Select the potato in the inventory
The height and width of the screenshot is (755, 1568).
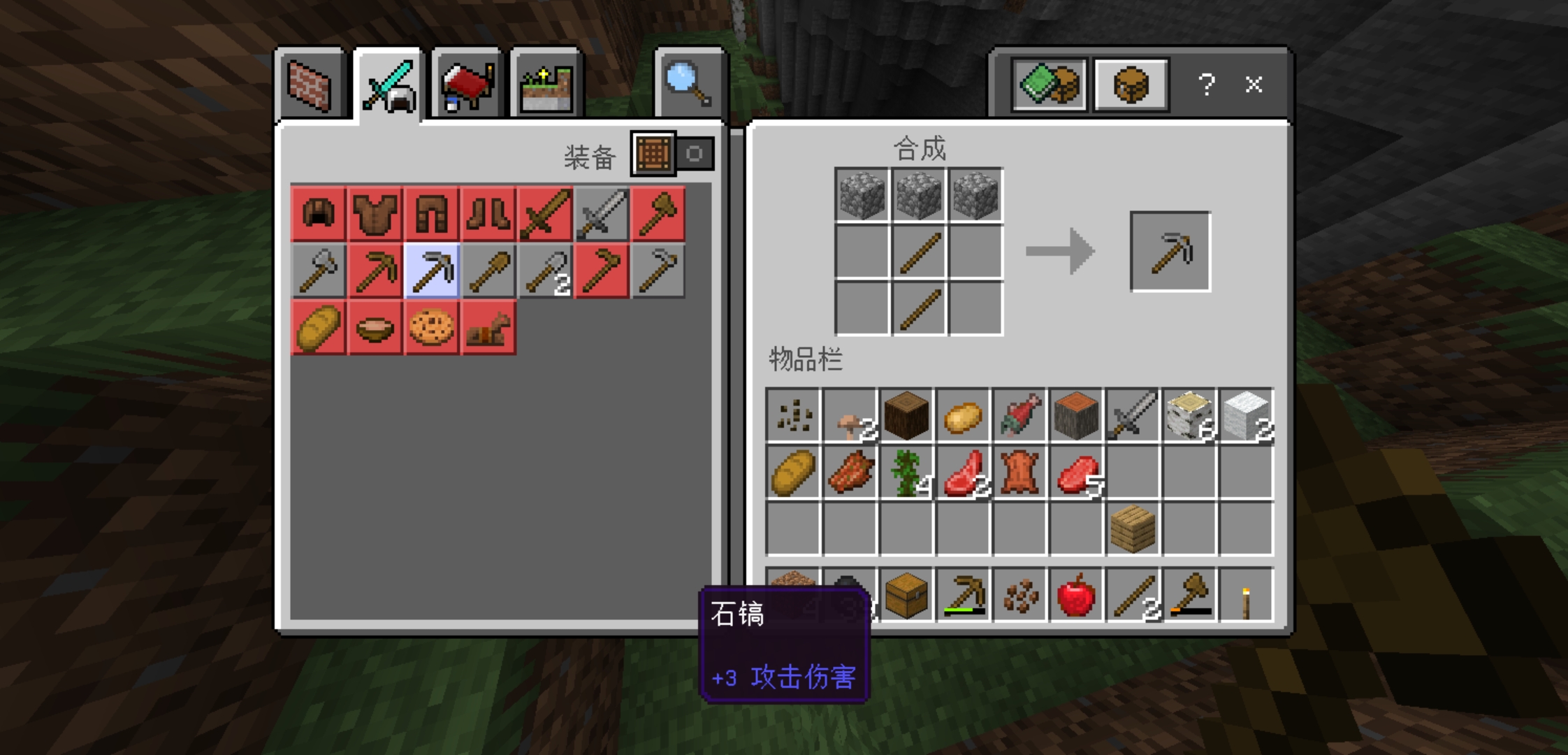point(963,417)
